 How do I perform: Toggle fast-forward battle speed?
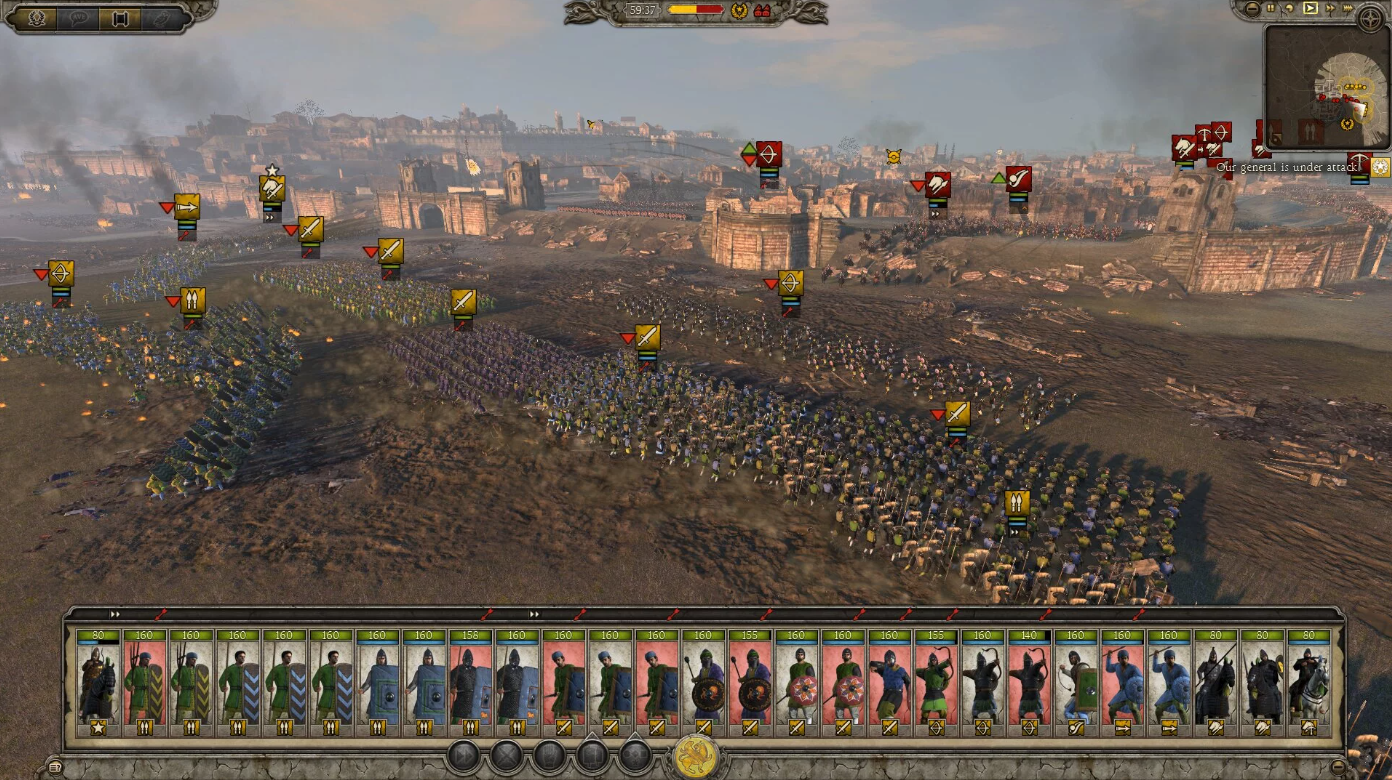(x=1330, y=8)
